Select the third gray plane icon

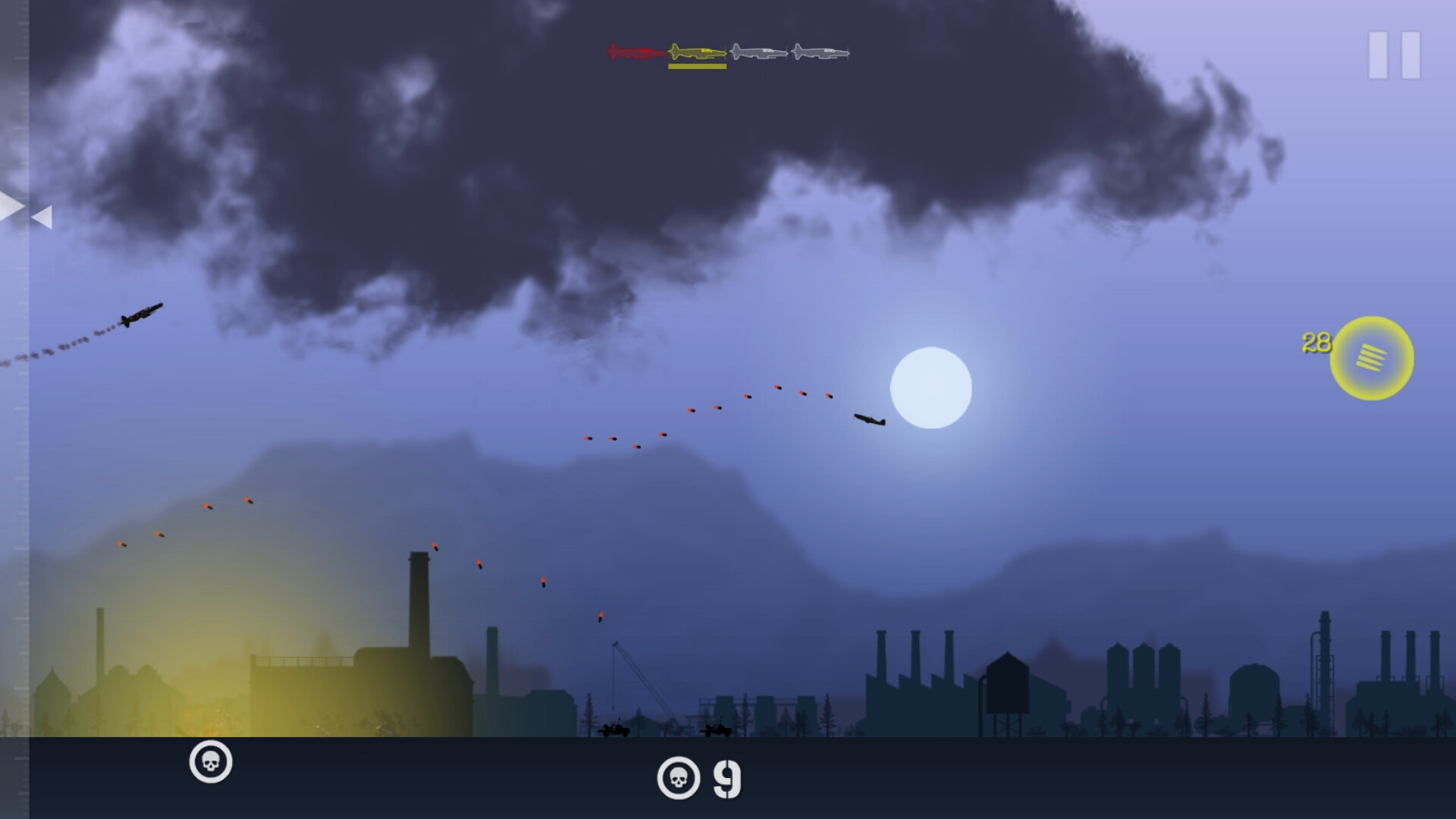pos(758,52)
